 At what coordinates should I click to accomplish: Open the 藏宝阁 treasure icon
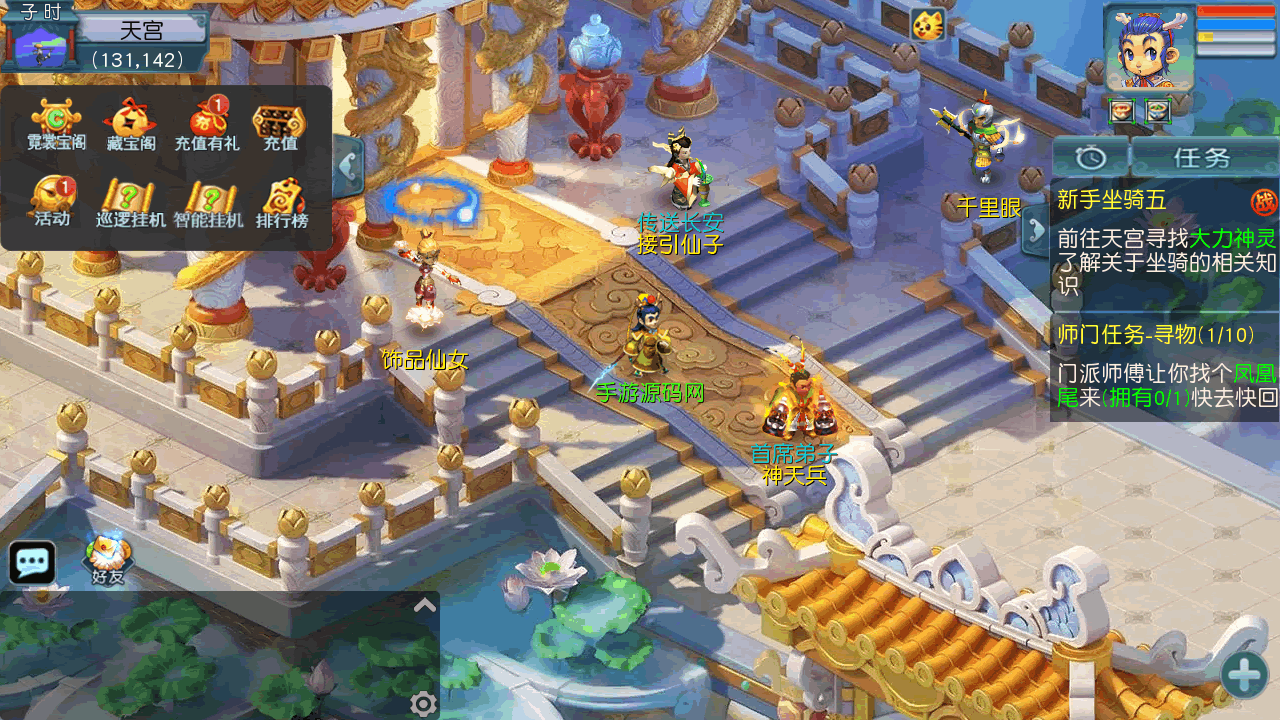click(131, 124)
